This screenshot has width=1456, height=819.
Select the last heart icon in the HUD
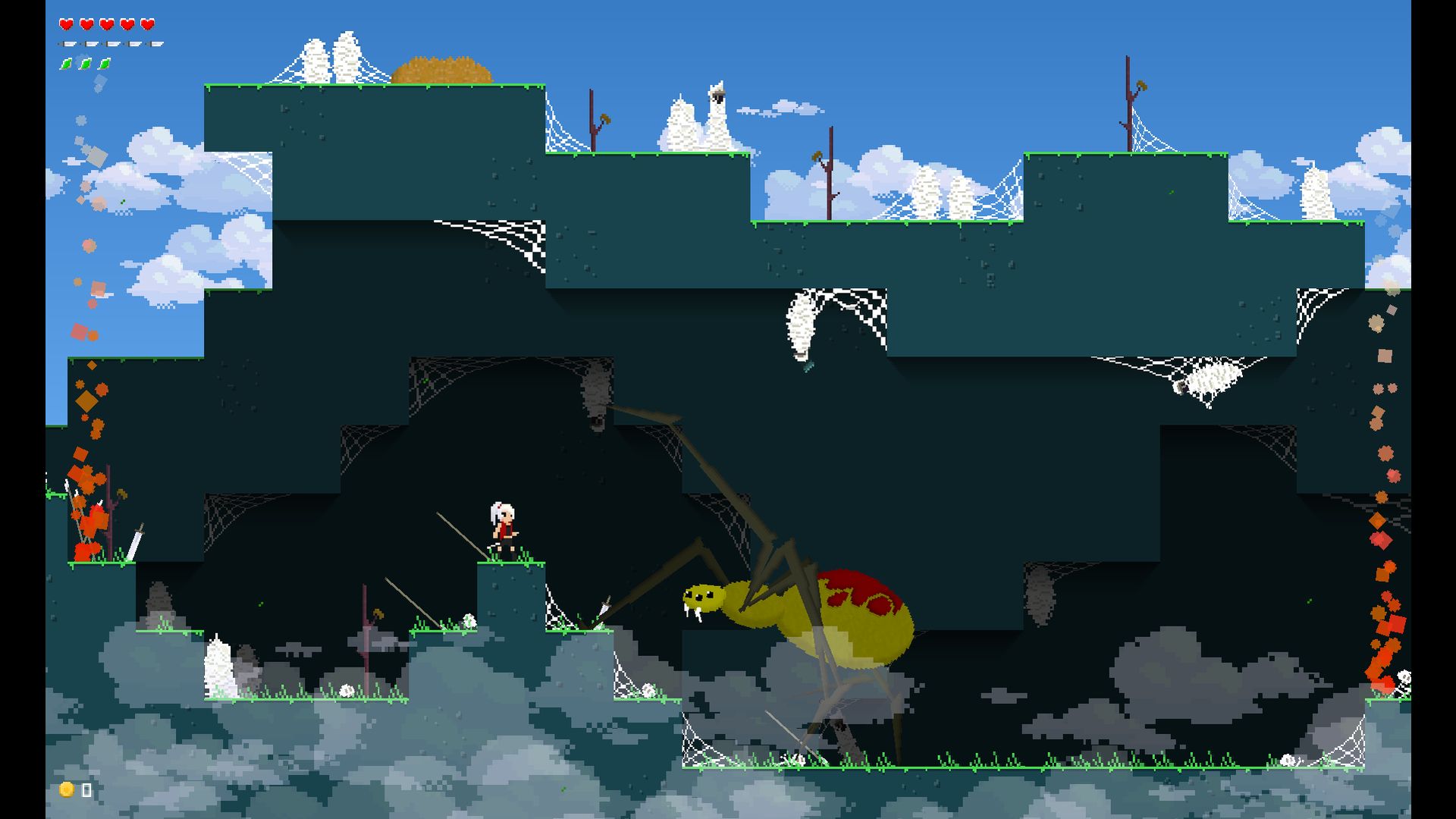click(x=149, y=24)
